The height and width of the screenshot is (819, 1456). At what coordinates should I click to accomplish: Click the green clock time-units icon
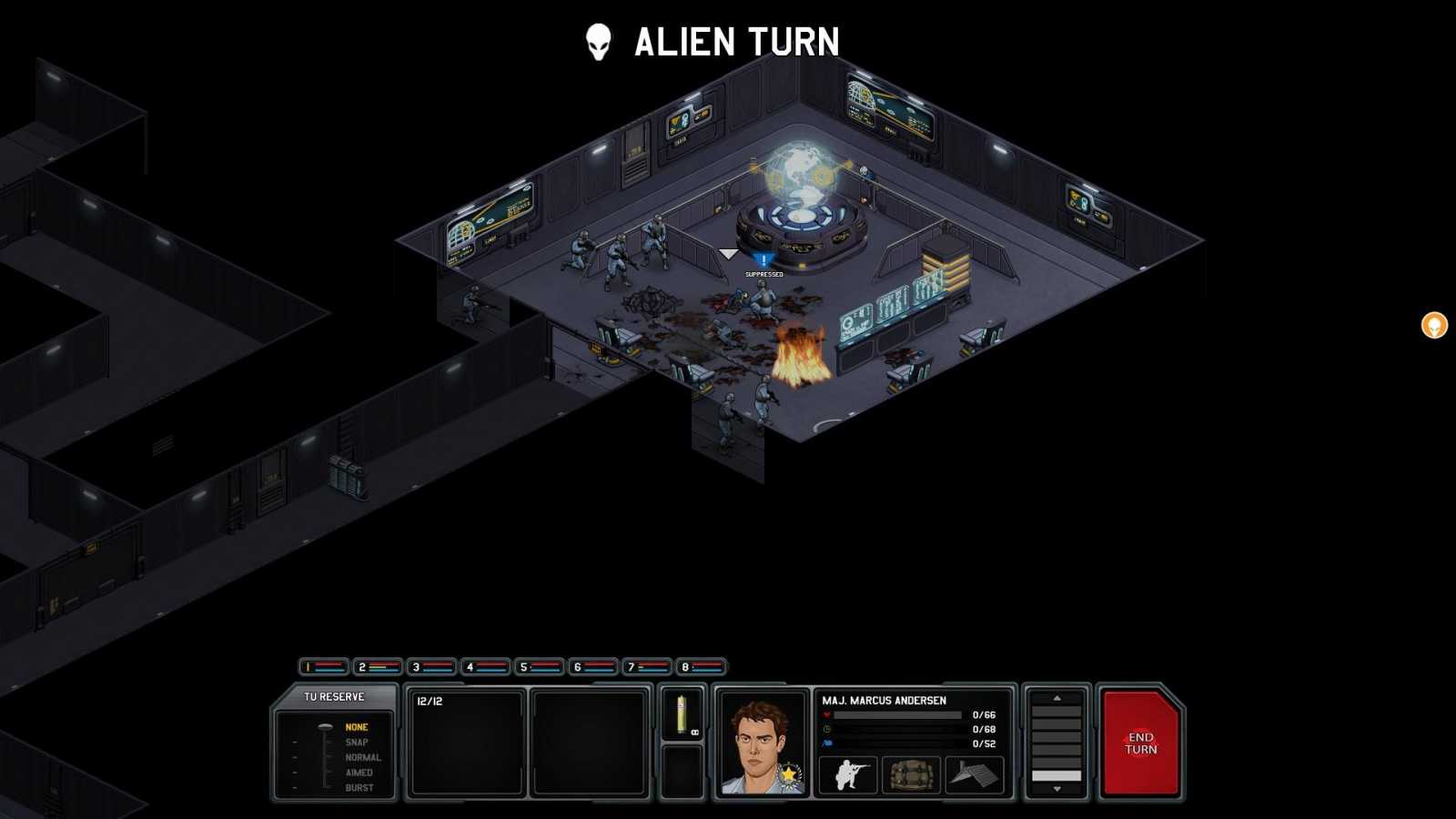pyautogui.click(x=826, y=729)
